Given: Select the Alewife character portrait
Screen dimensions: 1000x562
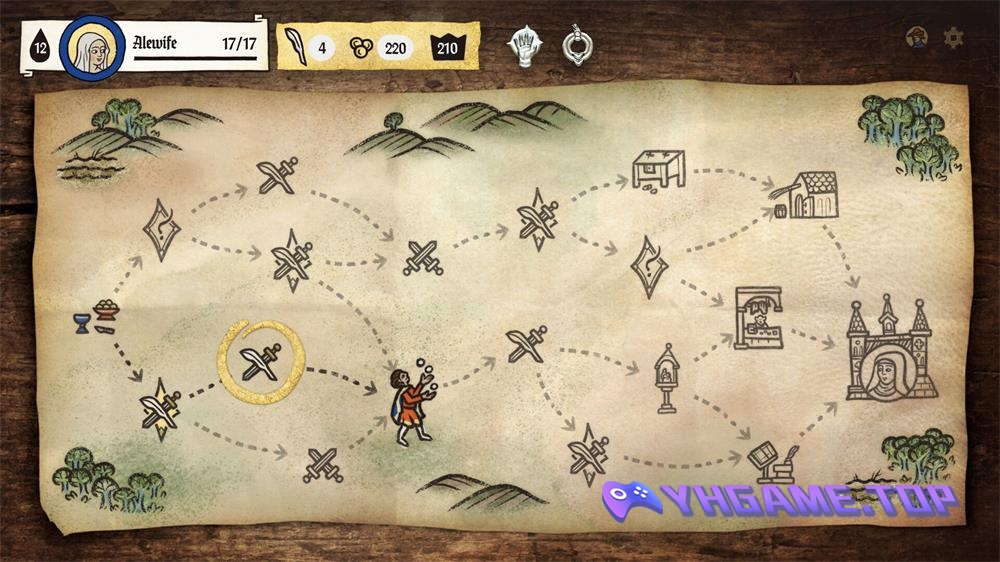Looking at the screenshot, I should point(91,47).
